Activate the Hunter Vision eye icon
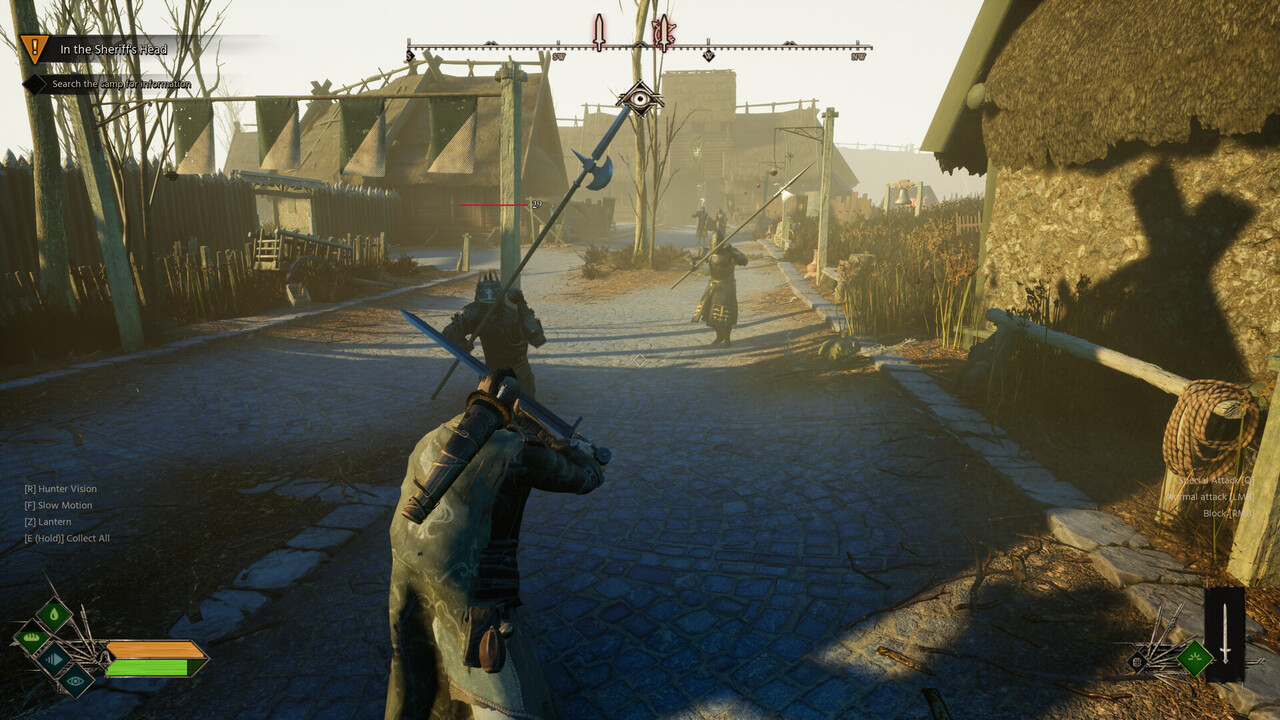 pyautogui.click(x=75, y=680)
